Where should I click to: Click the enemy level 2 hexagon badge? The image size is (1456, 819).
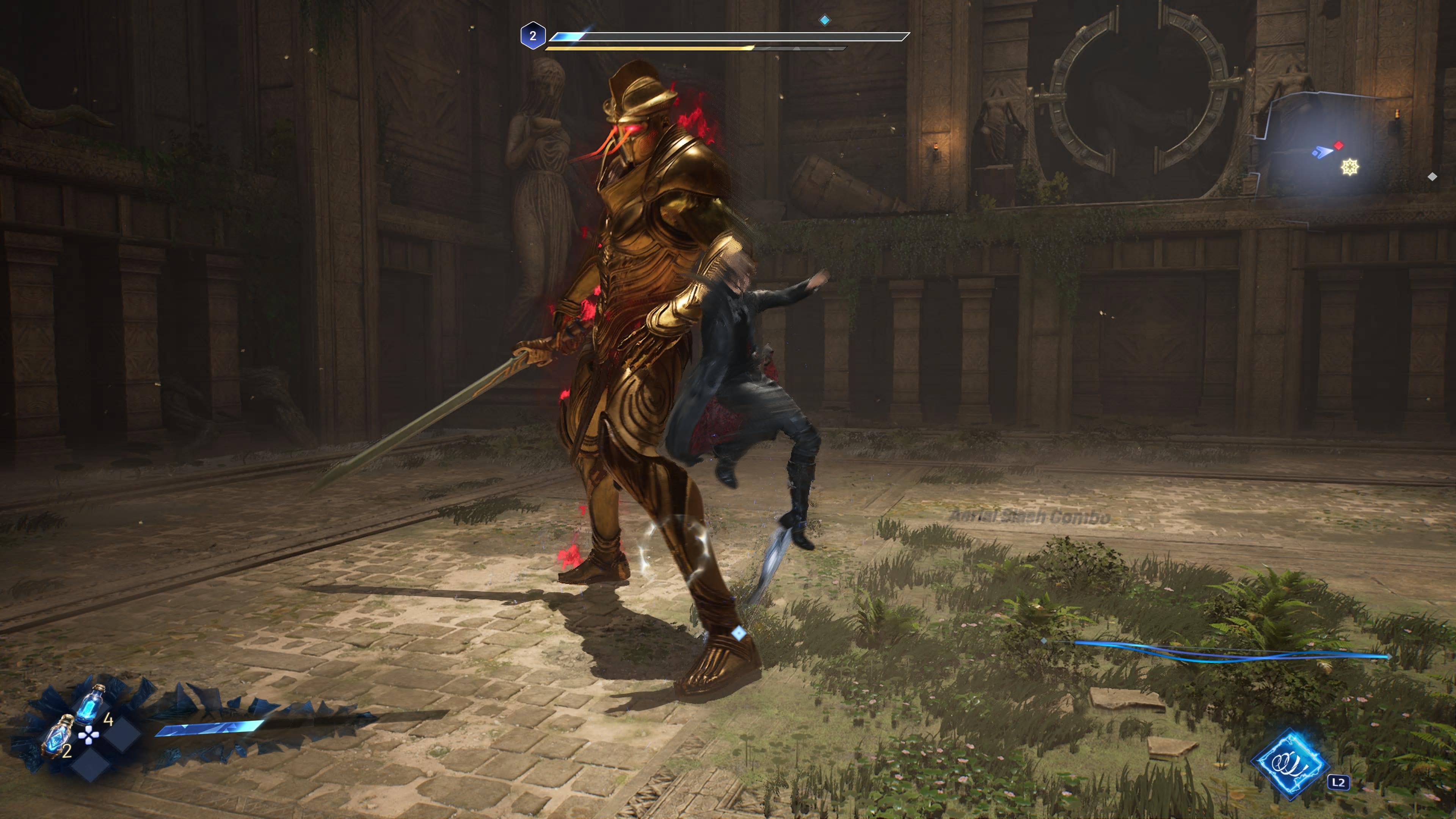click(532, 36)
